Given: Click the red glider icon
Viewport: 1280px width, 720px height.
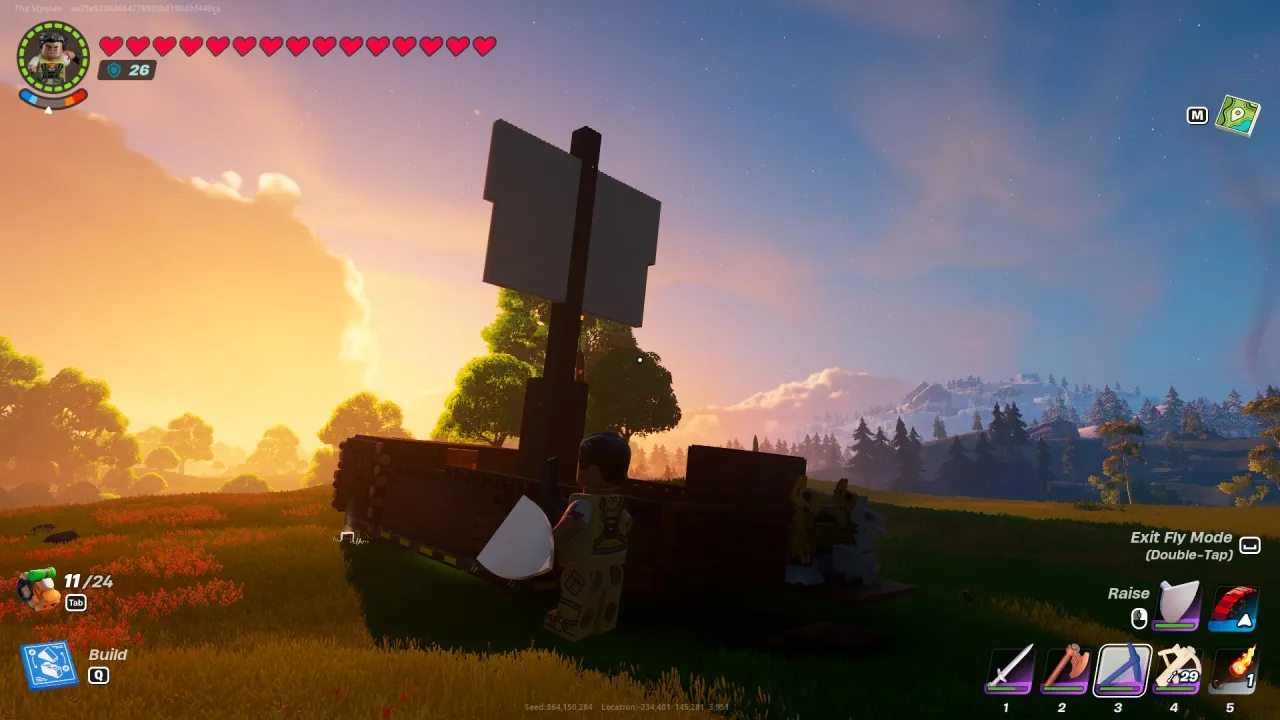Looking at the screenshot, I should [x=1236, y=604].
